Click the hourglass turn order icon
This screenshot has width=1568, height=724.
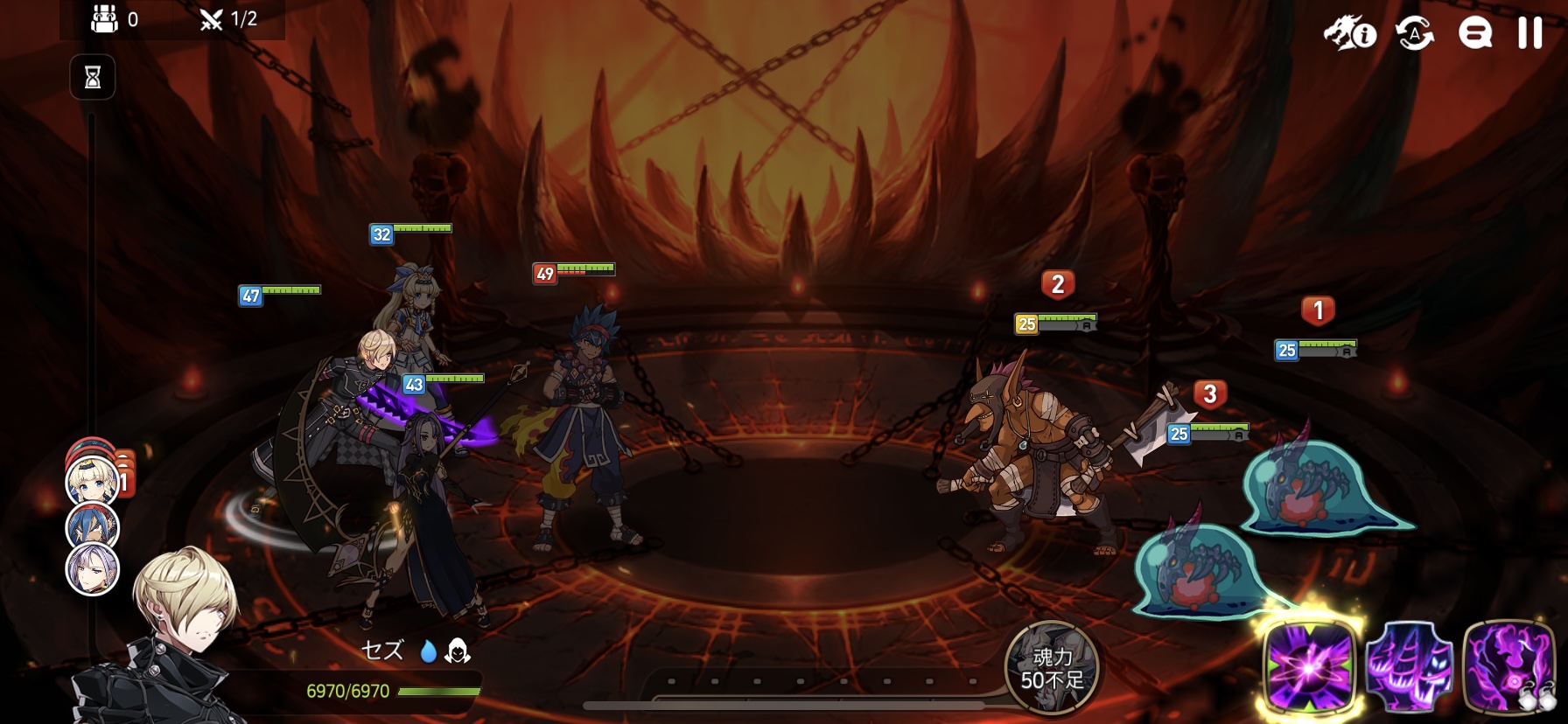93,78
